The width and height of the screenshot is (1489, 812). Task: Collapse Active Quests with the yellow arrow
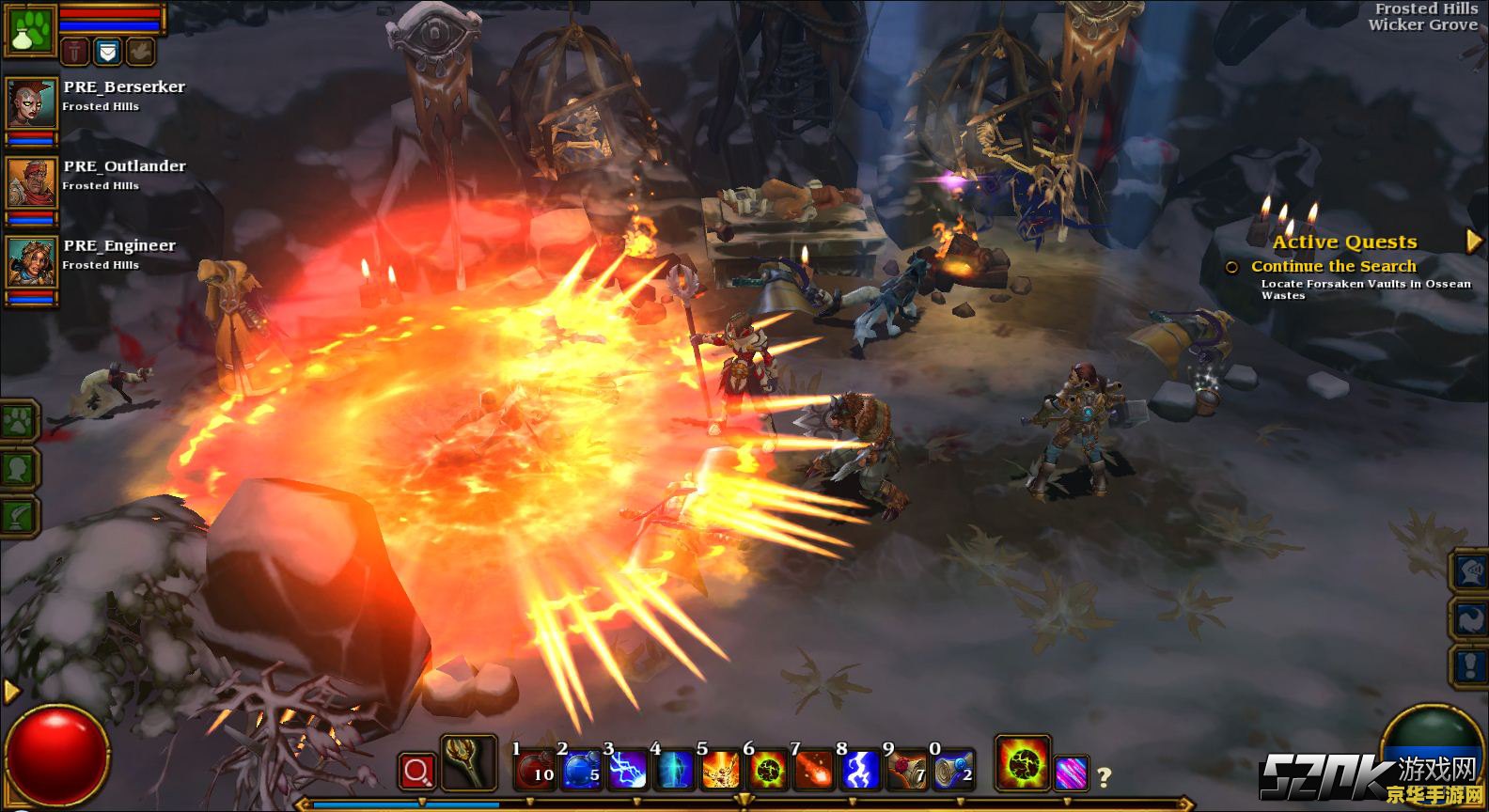pos(1473,242)
